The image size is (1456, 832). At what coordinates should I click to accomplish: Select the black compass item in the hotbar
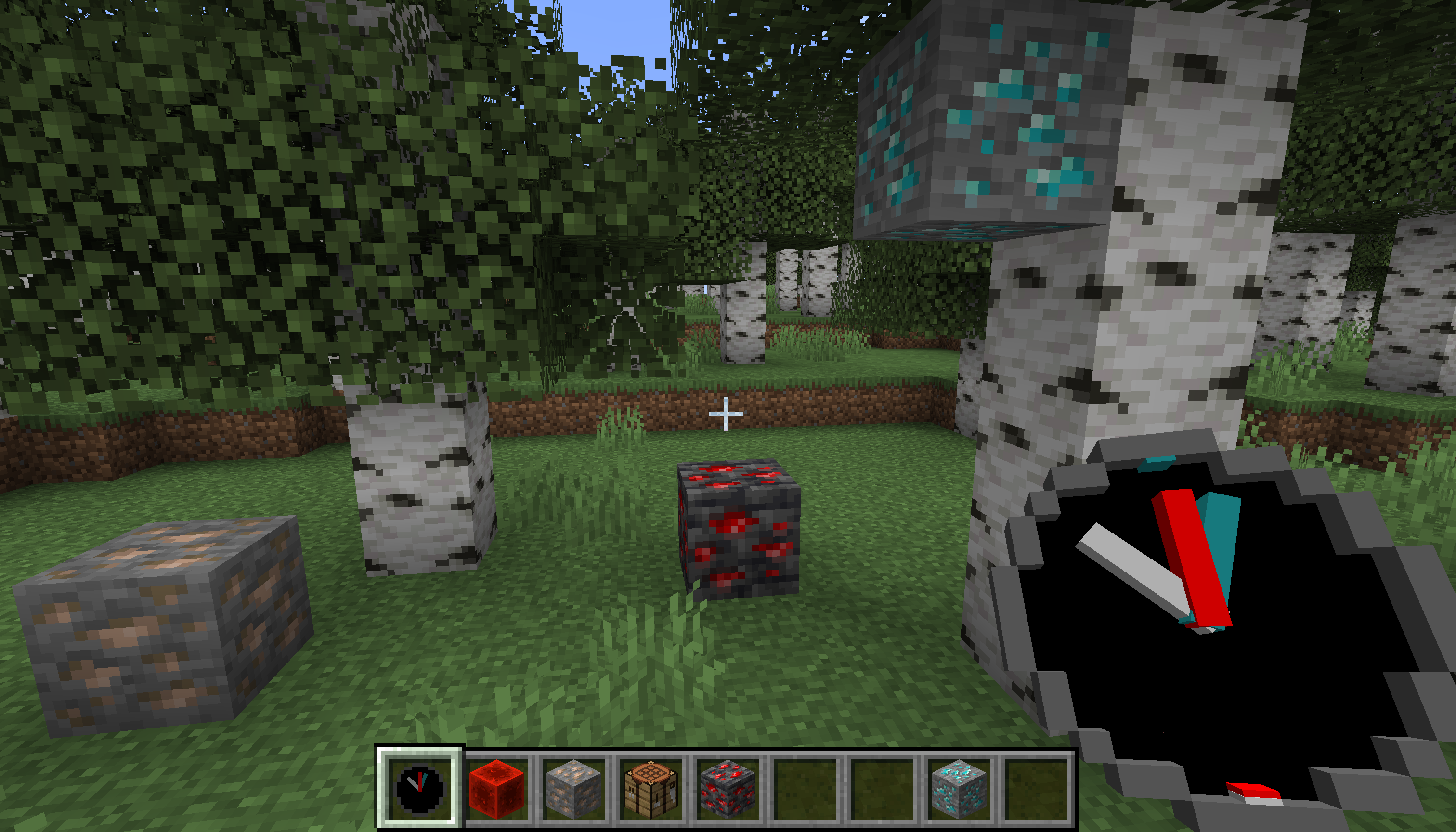tap(419, 789)
